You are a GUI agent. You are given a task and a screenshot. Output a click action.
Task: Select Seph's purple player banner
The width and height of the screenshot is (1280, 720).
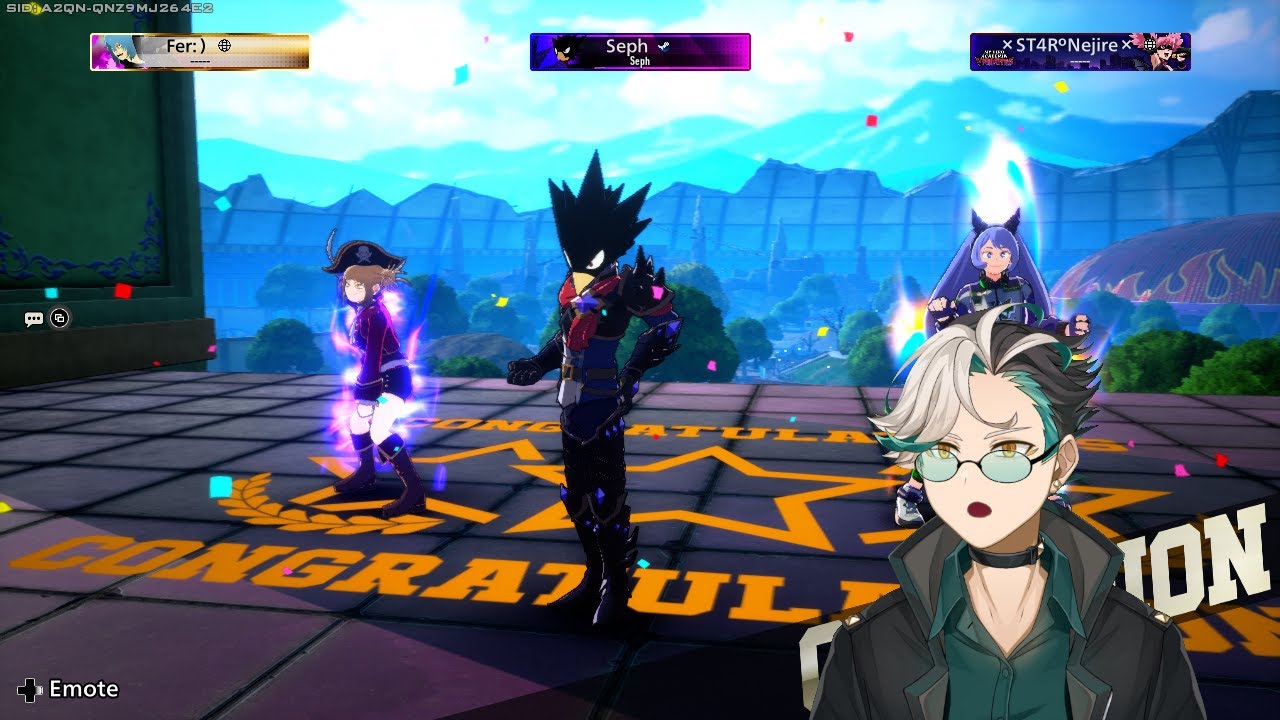coord(640,52)
